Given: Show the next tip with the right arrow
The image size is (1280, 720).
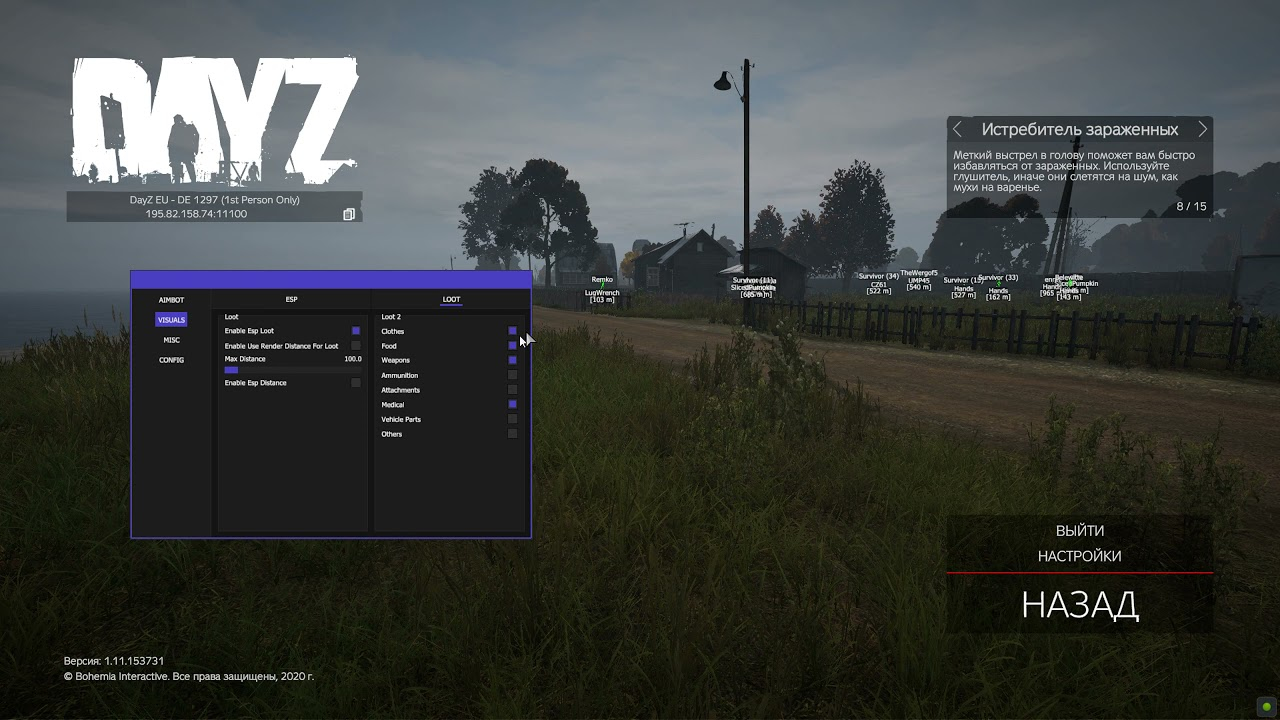Looking at the screenshot, I should click(1202, 129).
